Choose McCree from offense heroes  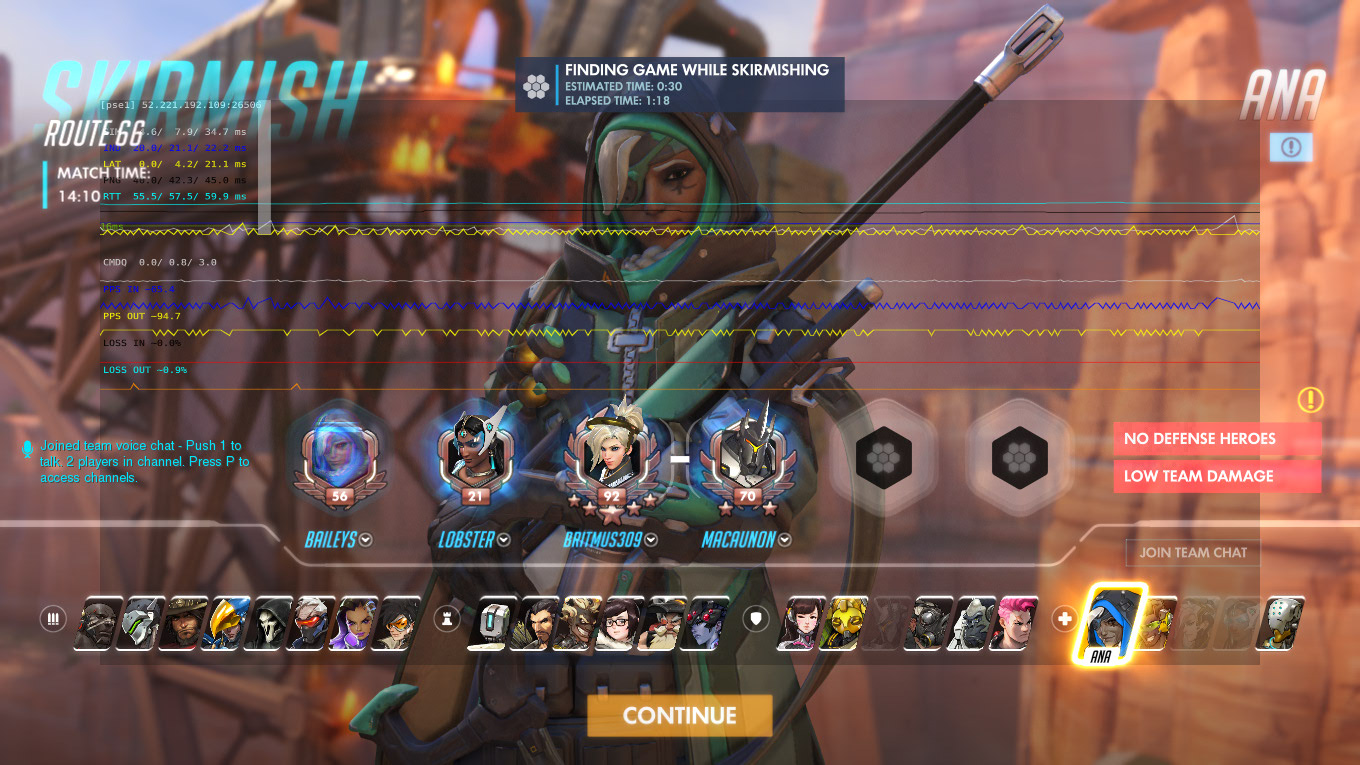[185, 622]
